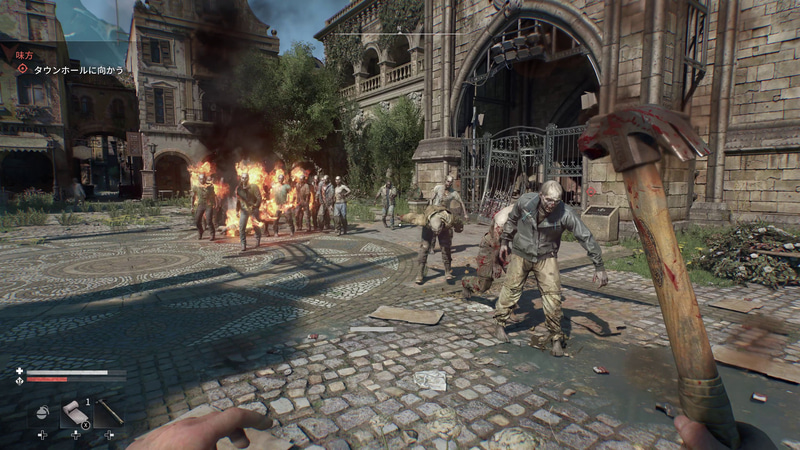
Task: Select the grenade throwable slot
Action: click(x=42, y=412)
